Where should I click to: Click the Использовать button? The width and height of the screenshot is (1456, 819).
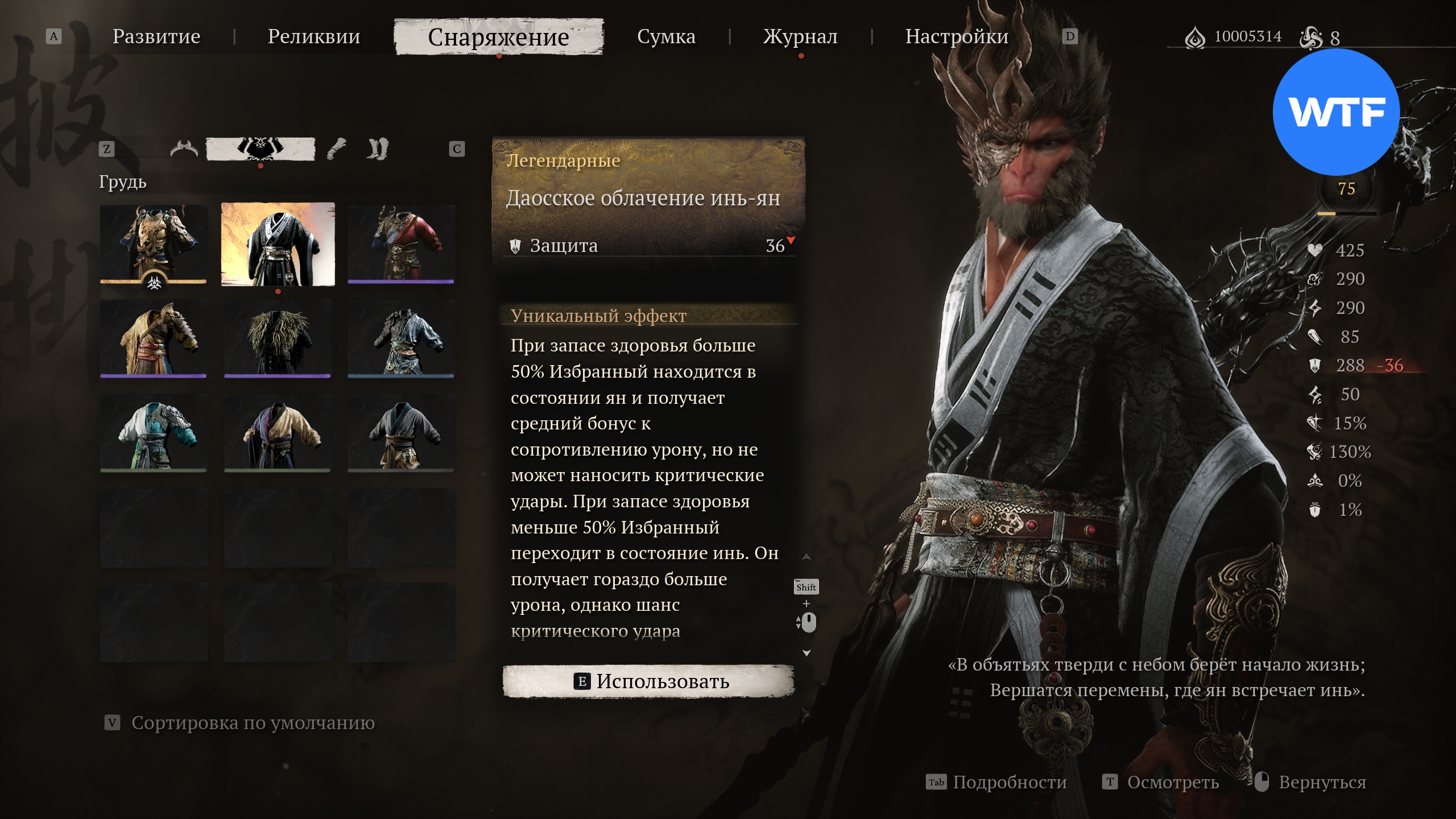pyautogui.click(x=648, y=681)
